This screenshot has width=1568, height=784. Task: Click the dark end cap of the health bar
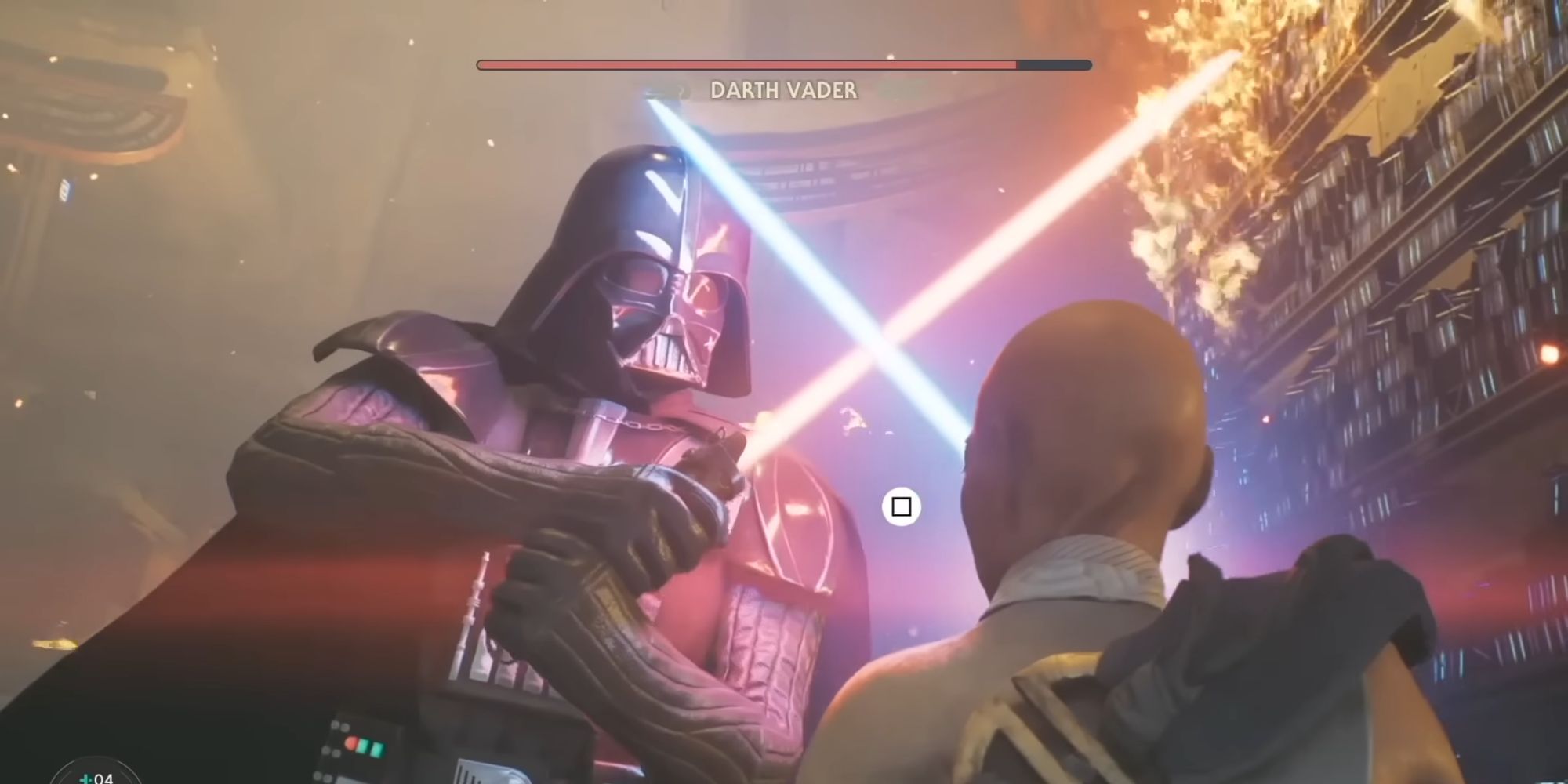coord(1054,64)
